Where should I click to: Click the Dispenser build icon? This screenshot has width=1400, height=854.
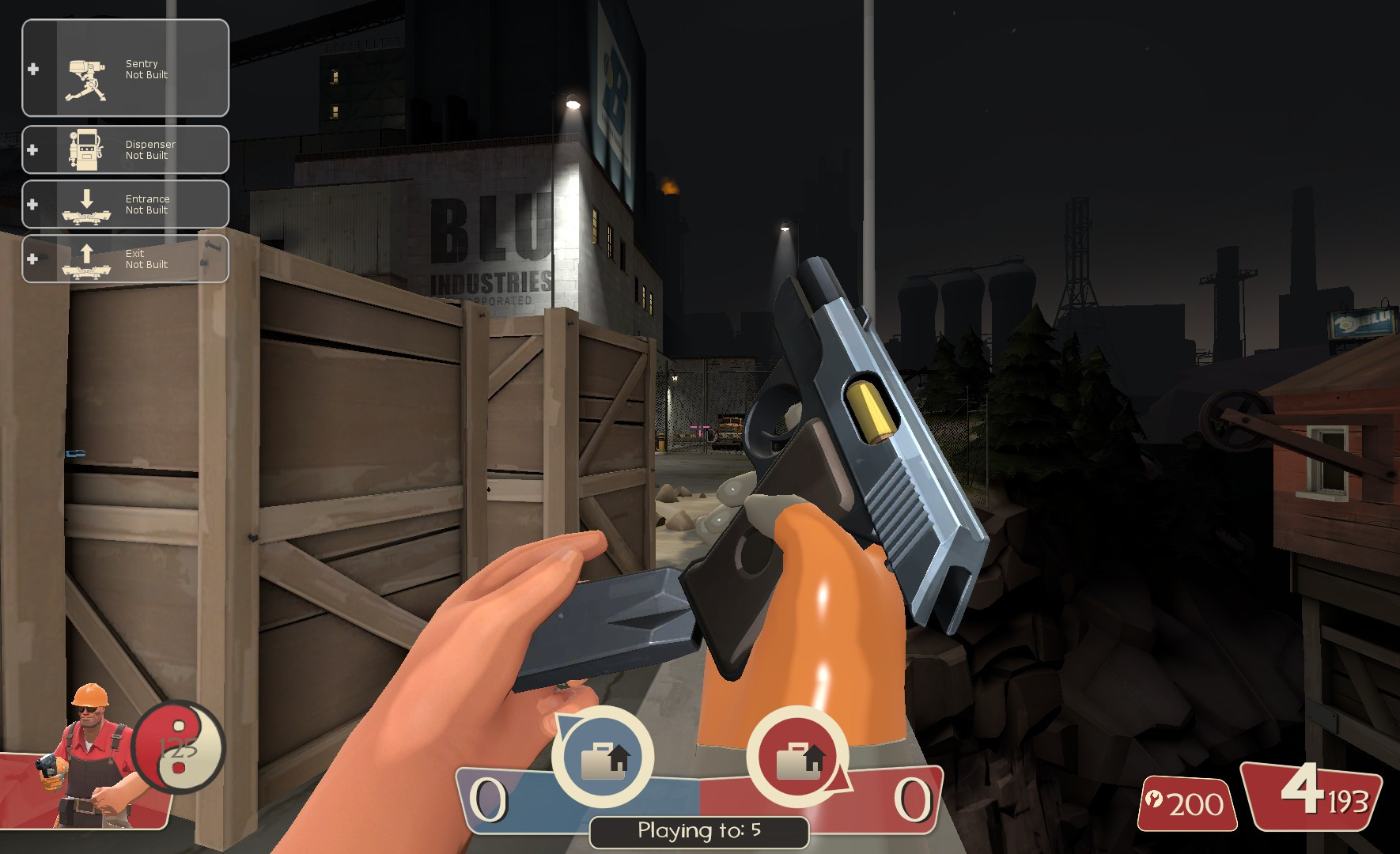click(85, 149)
